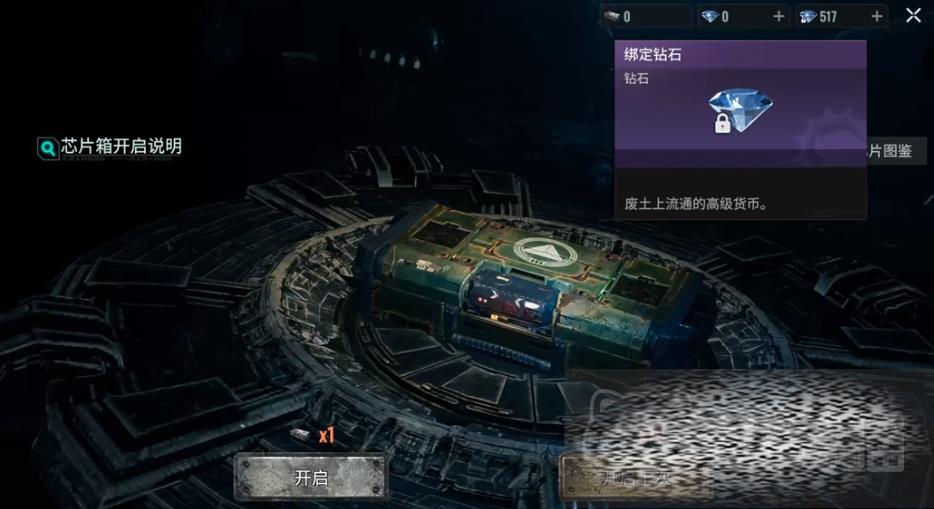Open the chip catalog 芯片图鉴 button
Viewport: 934px width, 509px height.
(895, 152)
